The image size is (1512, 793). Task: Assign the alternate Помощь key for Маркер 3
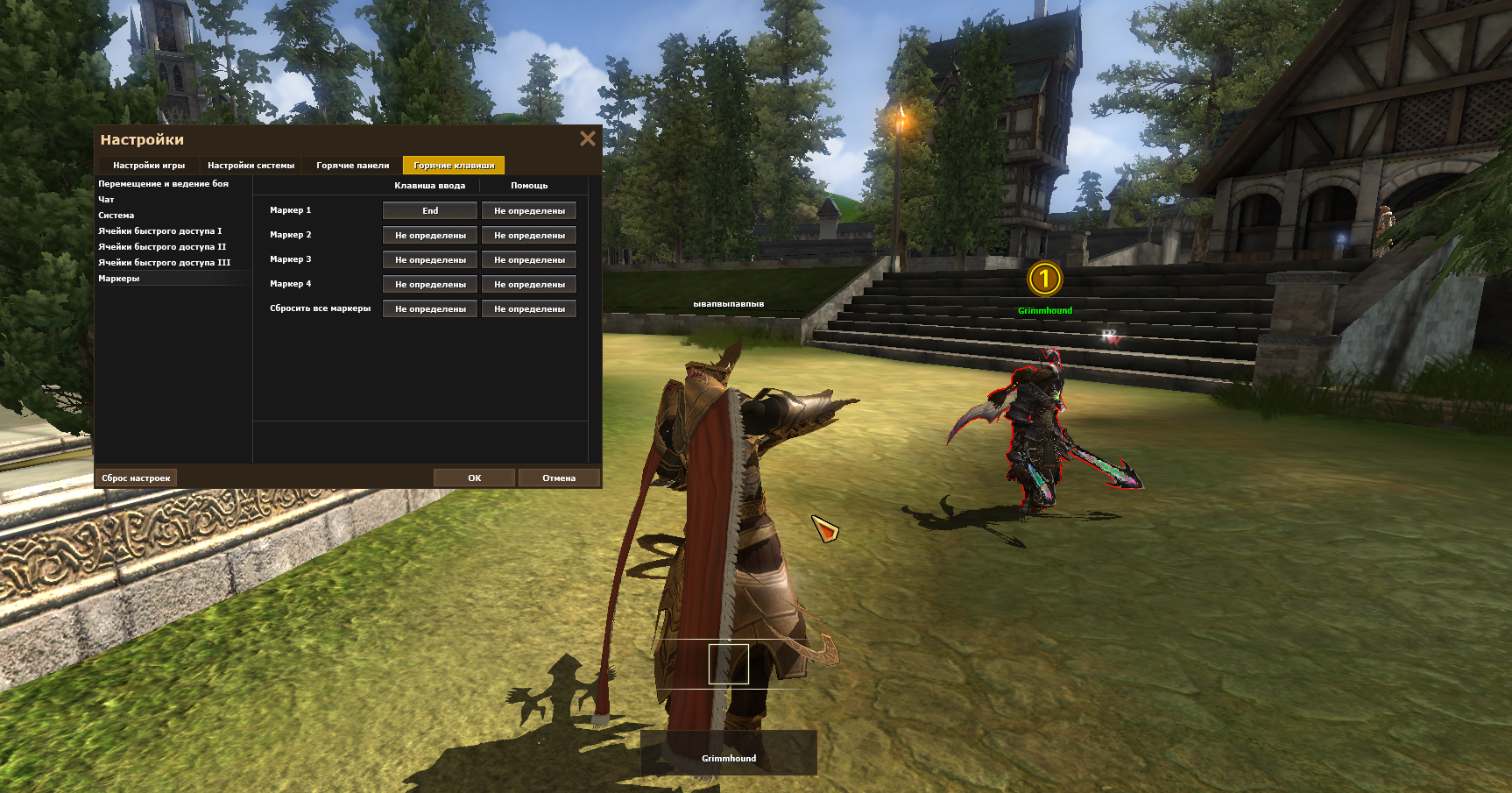[529, 260]
